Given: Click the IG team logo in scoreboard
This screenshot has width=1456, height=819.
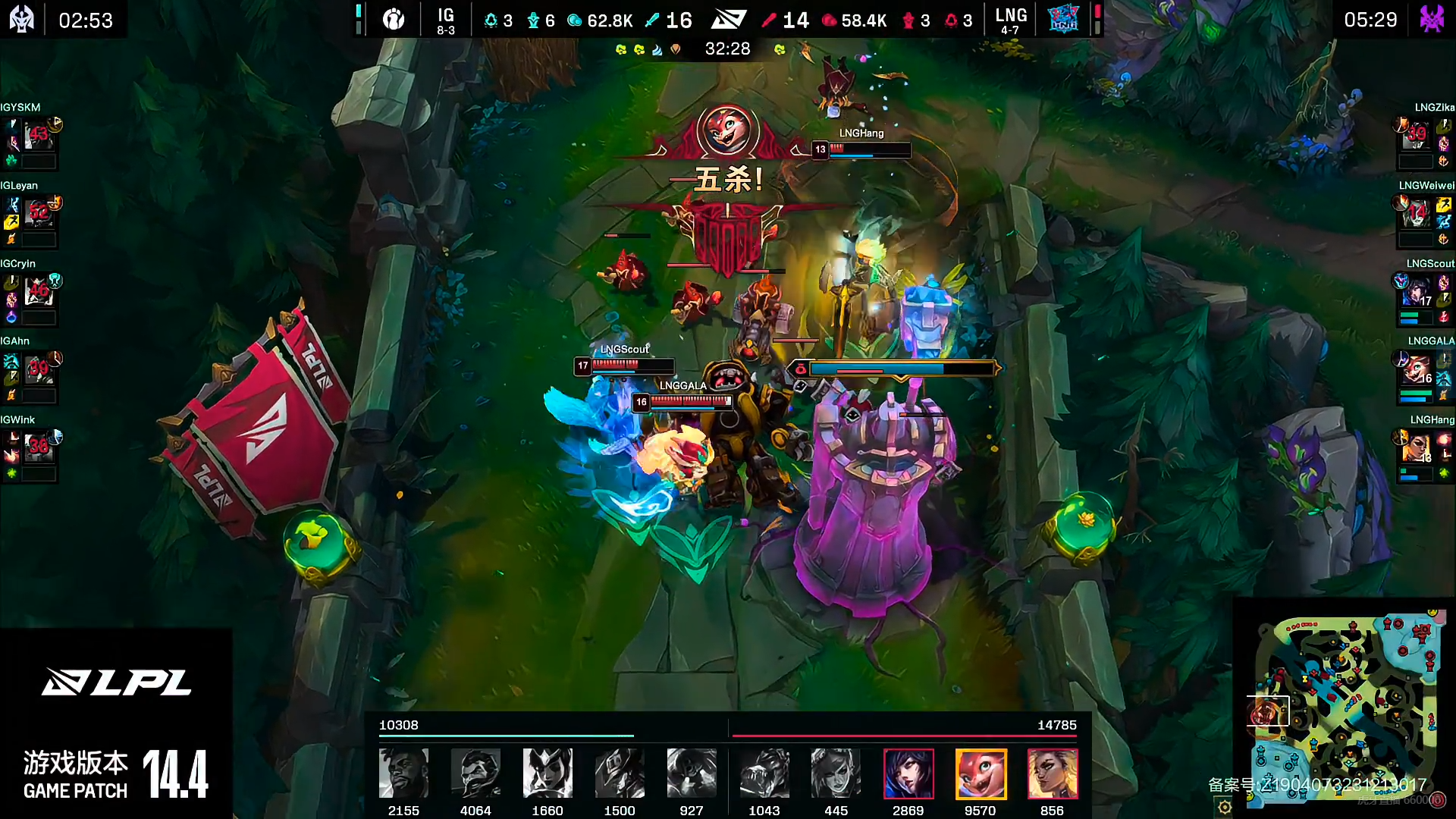Looking at the screenshot, I should [394, 20].
